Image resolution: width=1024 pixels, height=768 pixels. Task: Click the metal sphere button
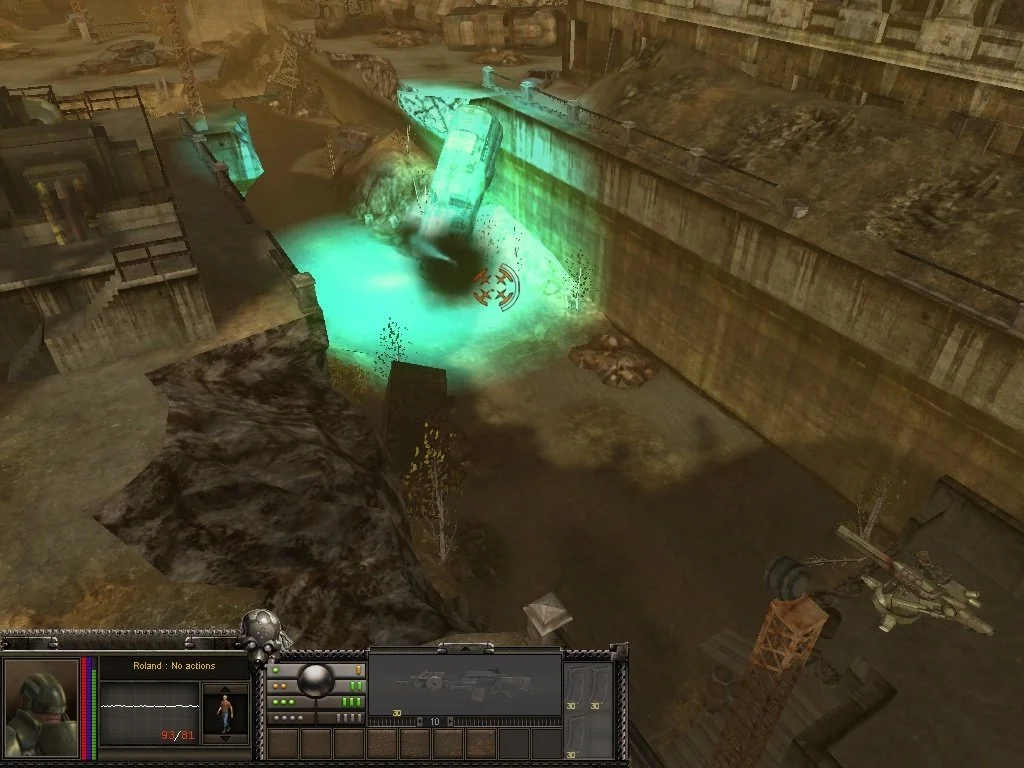[316, 681]
